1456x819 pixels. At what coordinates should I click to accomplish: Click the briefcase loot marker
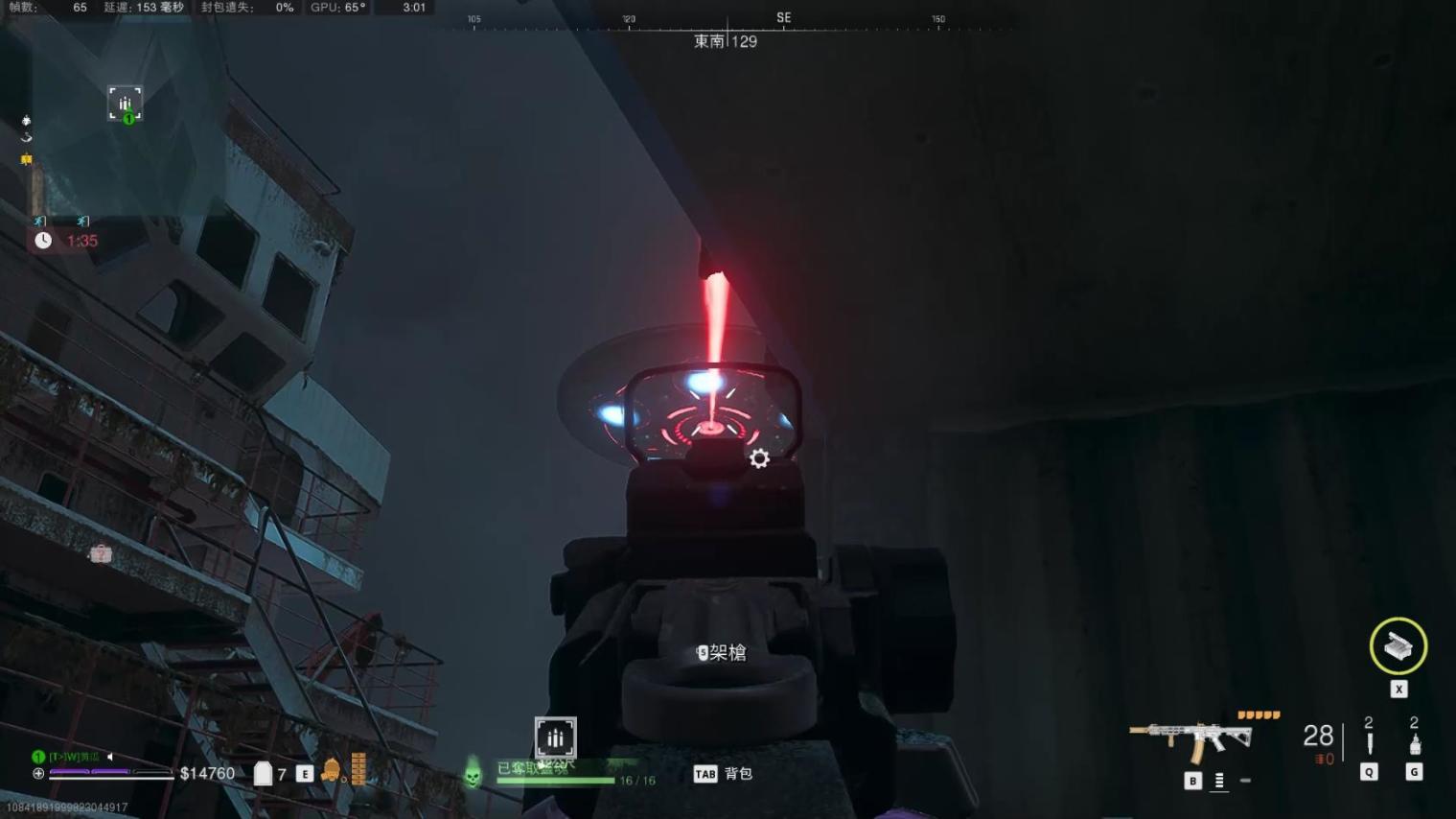tap(101, 553)
